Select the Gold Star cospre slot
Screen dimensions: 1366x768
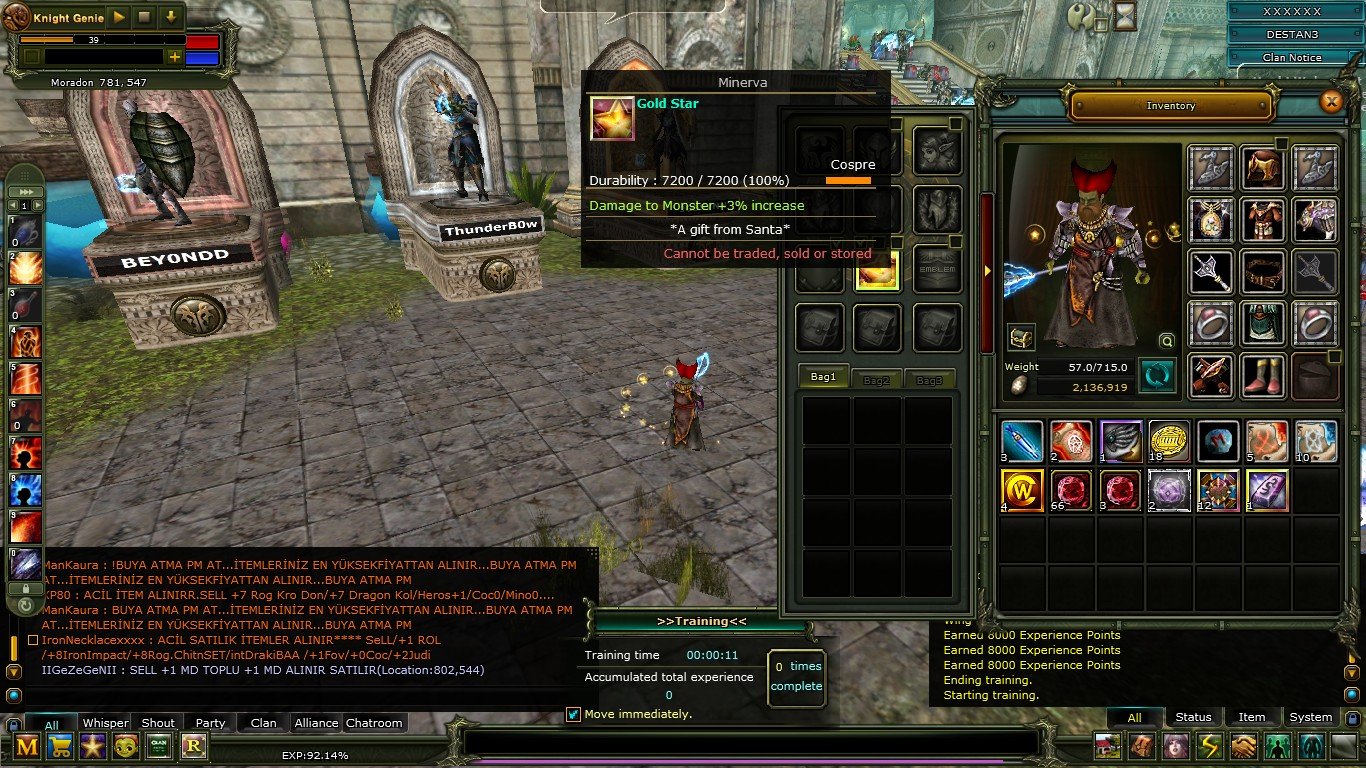[877, 272]
